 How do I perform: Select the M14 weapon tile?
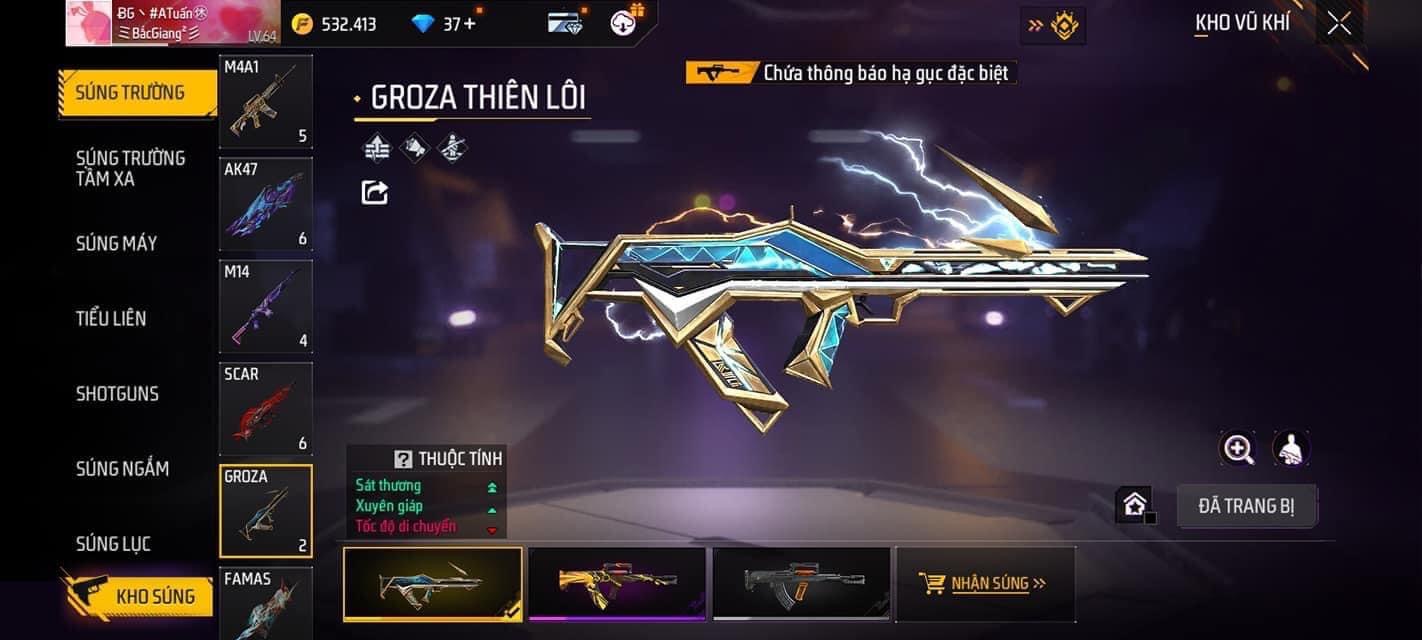pyautogui.click(x=265, y=306)
